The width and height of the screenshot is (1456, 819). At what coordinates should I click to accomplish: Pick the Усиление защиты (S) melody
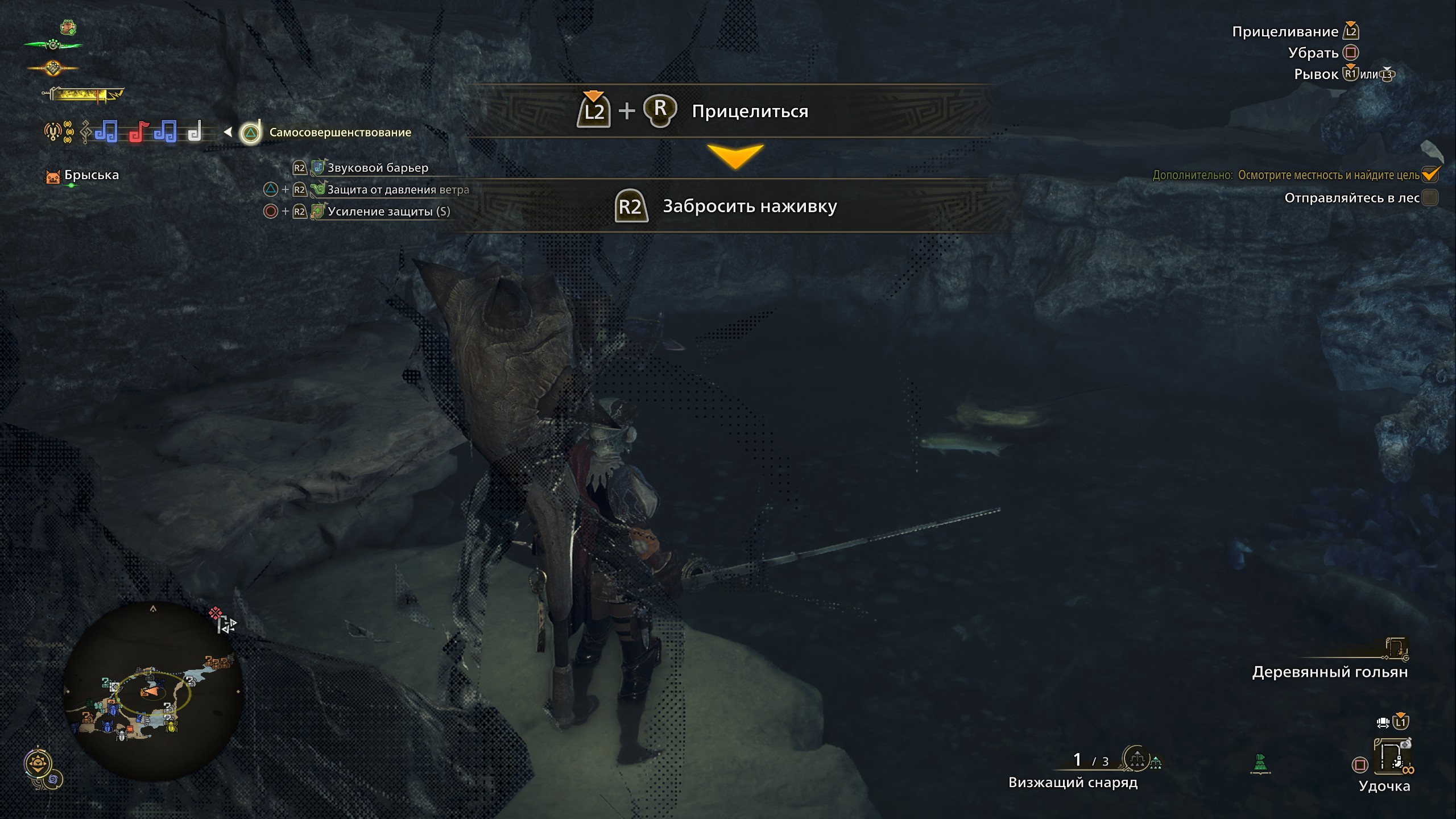pyautogui.click(x=388, y=212)
